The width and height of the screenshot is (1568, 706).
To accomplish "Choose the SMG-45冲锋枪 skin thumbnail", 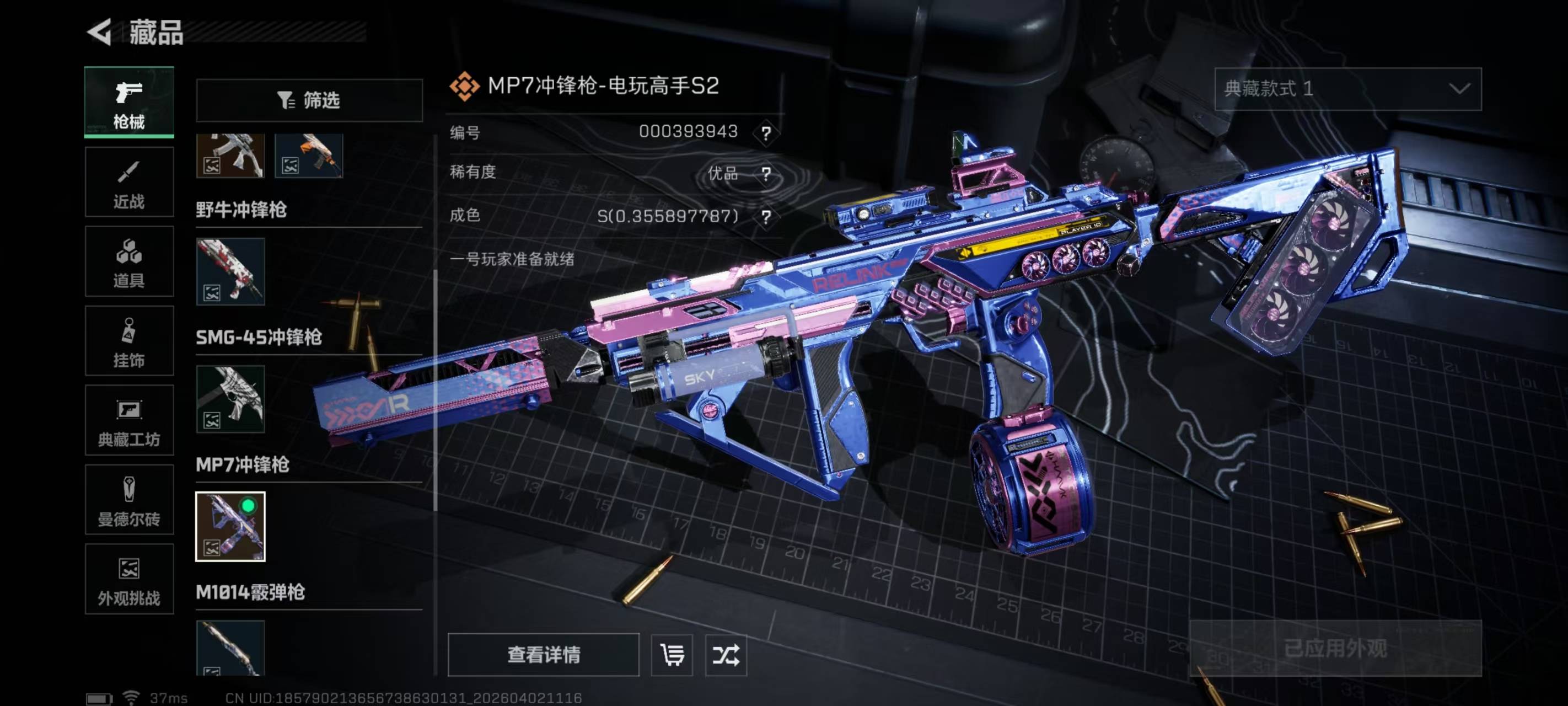I will click(230, 399).
